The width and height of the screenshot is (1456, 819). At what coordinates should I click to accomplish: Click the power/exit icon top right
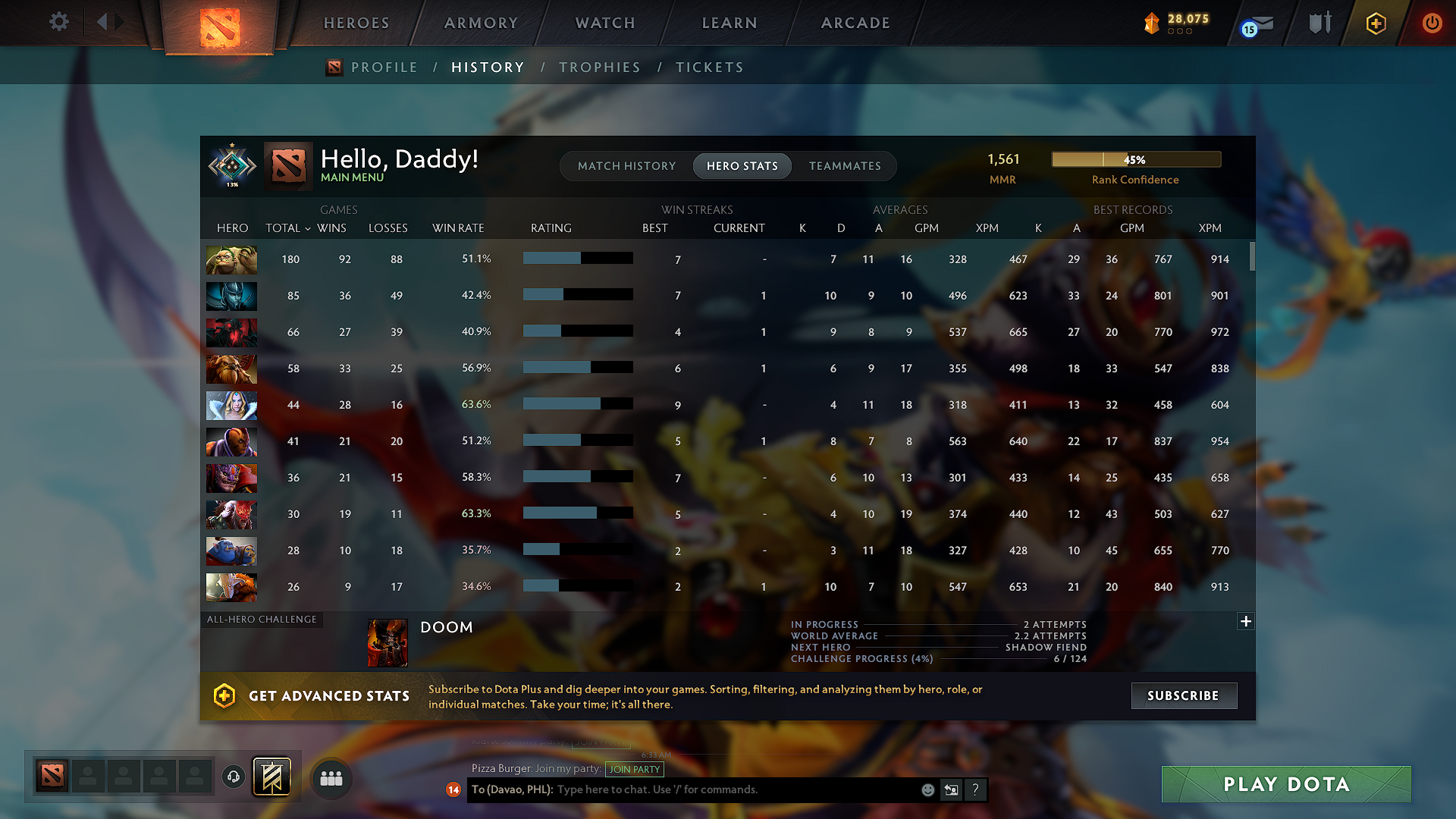1432,23
